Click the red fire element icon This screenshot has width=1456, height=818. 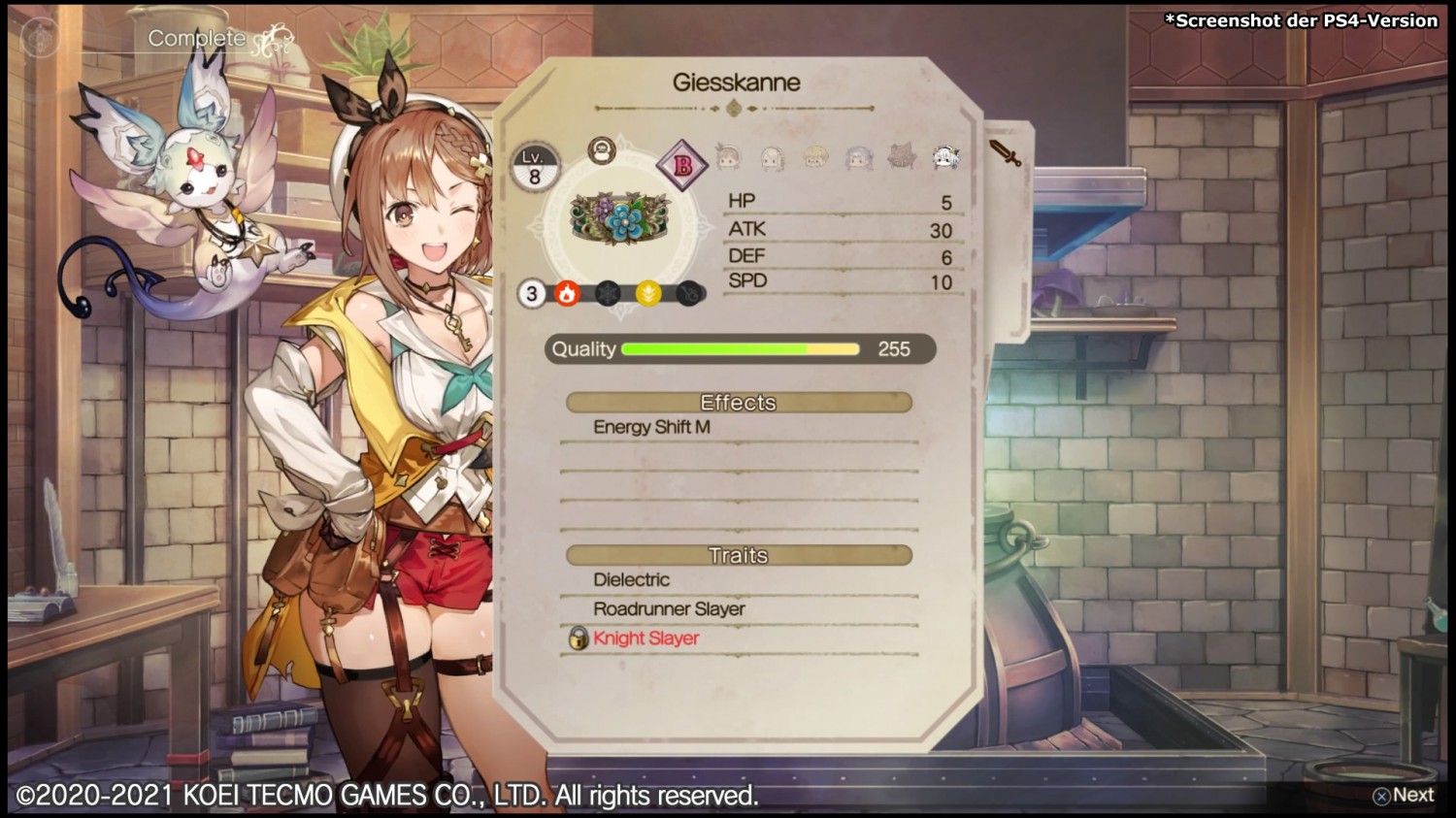coord(567,293)
